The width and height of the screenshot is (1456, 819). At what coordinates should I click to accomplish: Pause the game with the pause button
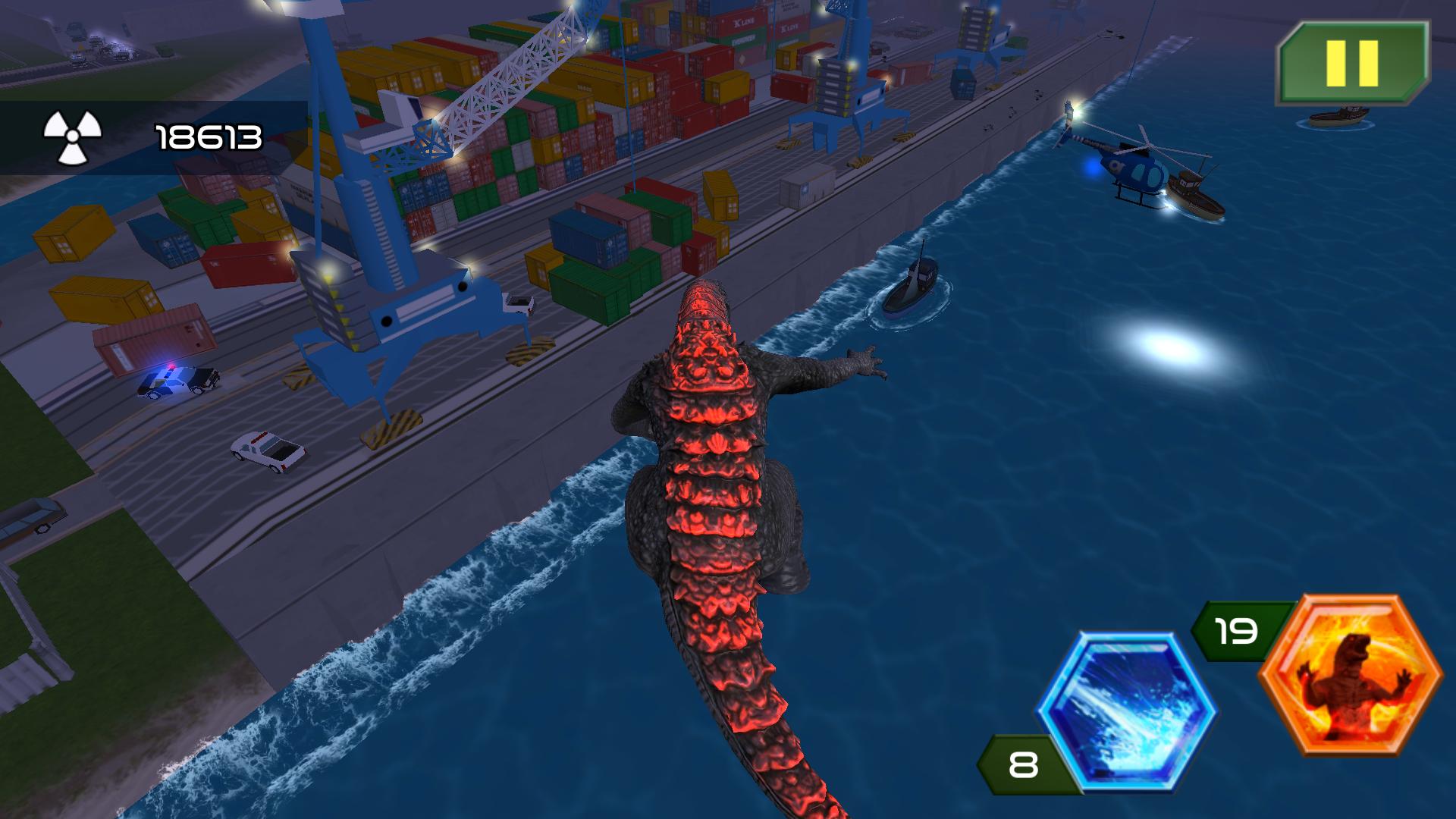[1354, 62]
